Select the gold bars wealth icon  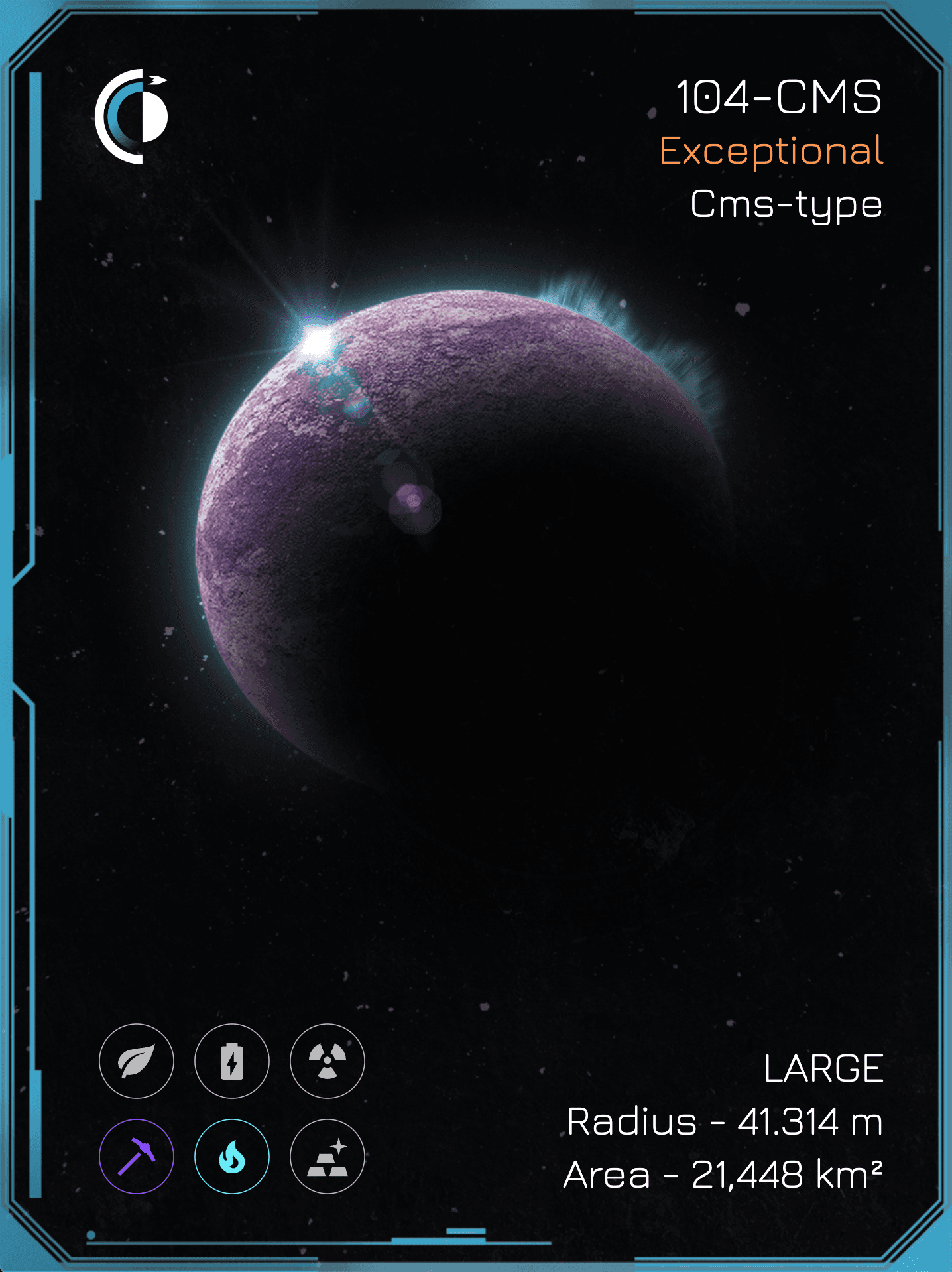pos(326,1157)
